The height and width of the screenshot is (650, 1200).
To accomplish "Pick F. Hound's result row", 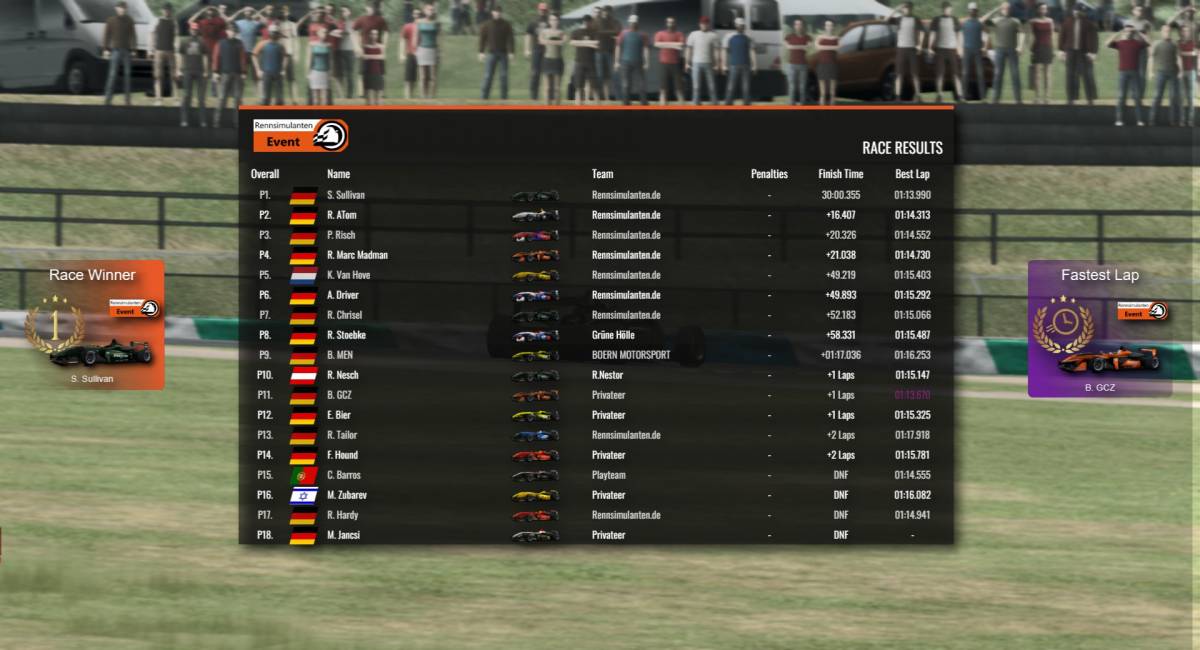I will click(x=595, y=455).
